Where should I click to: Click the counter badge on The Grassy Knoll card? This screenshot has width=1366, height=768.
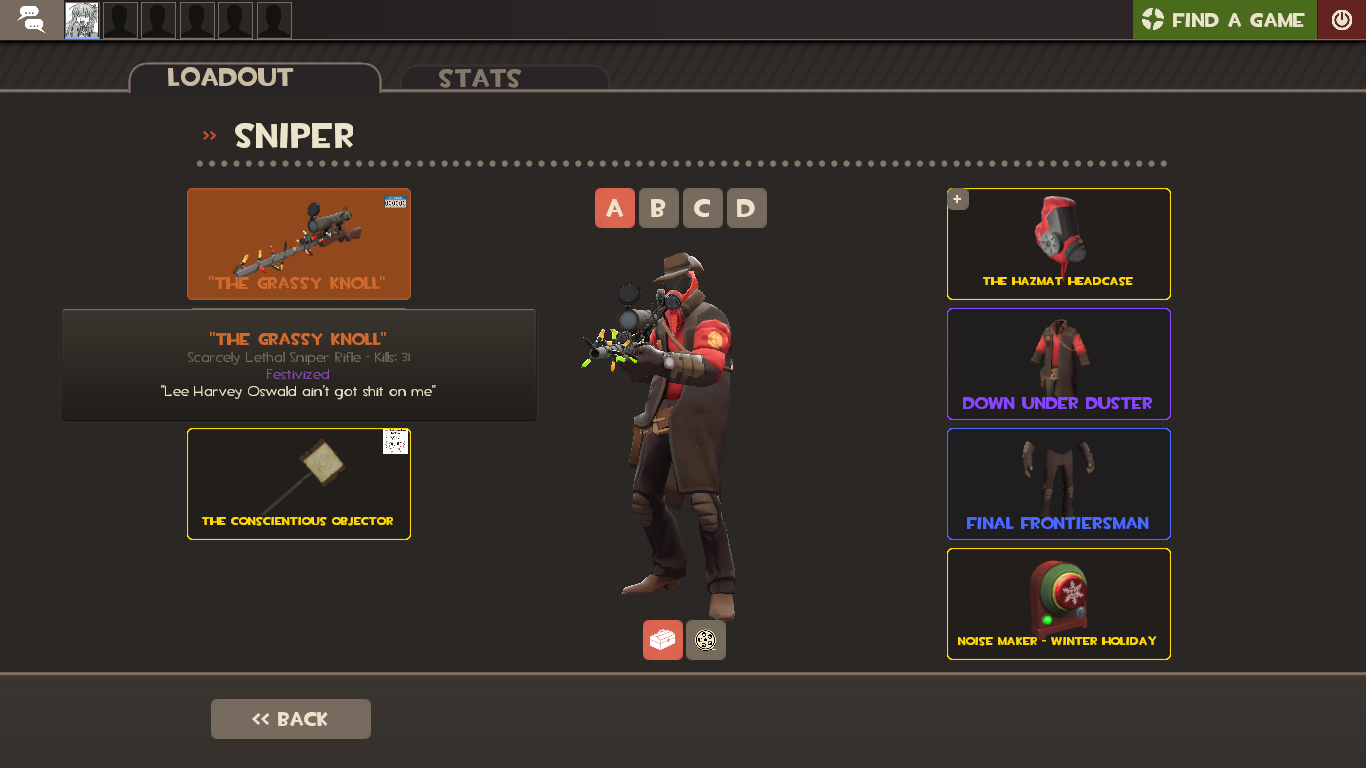coord(396,199)
